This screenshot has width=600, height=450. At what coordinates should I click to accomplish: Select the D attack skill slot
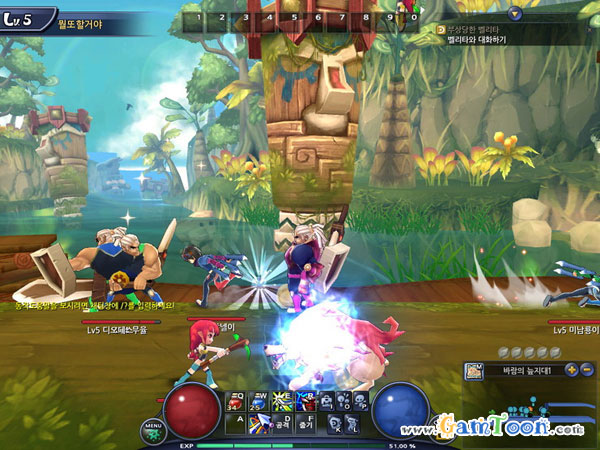coord(283,425)
